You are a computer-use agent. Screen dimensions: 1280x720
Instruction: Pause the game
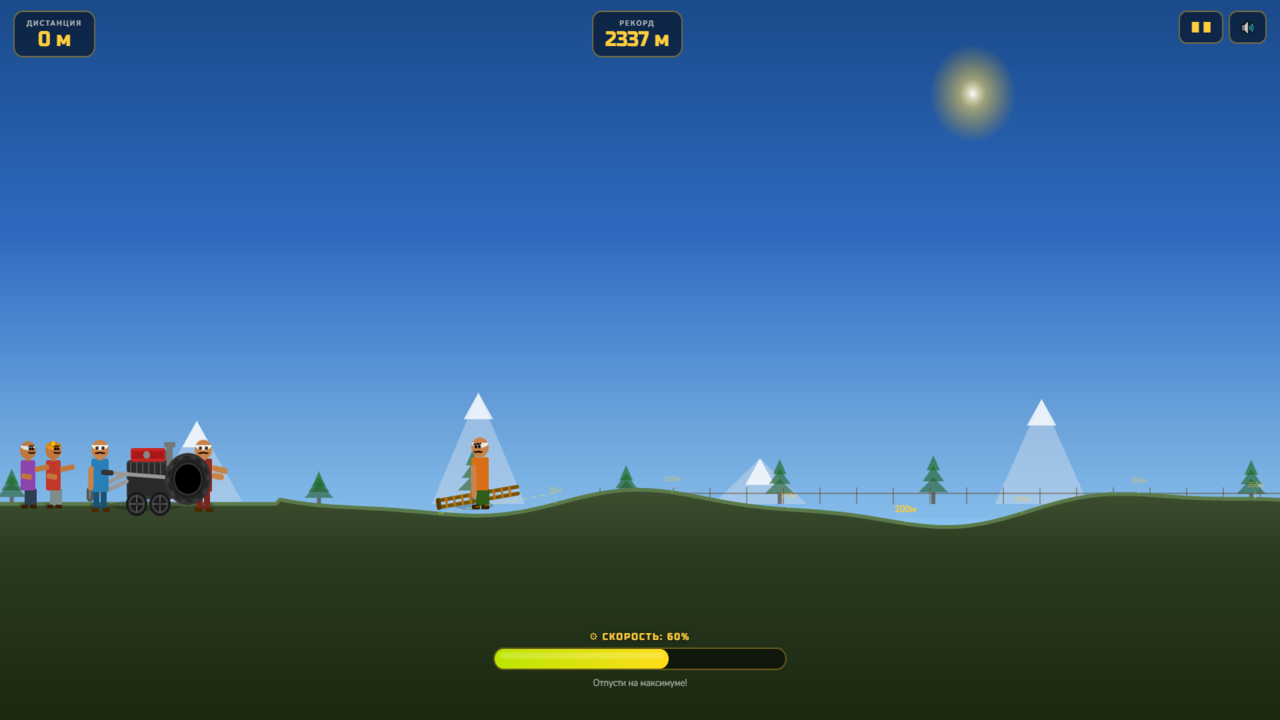click(x=1200, y=27)
